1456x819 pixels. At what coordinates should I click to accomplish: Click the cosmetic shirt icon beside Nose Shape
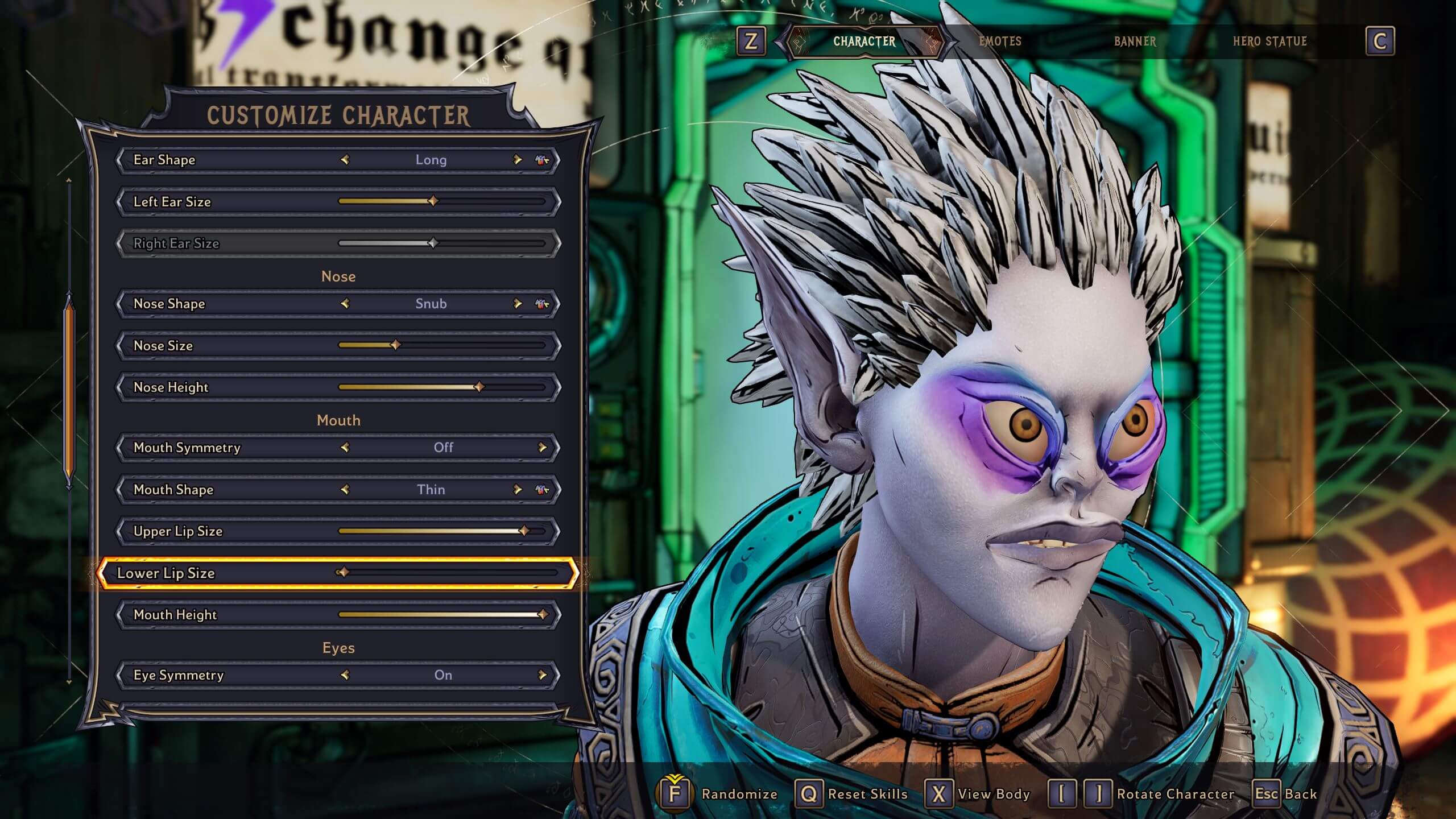coord(540,304)
